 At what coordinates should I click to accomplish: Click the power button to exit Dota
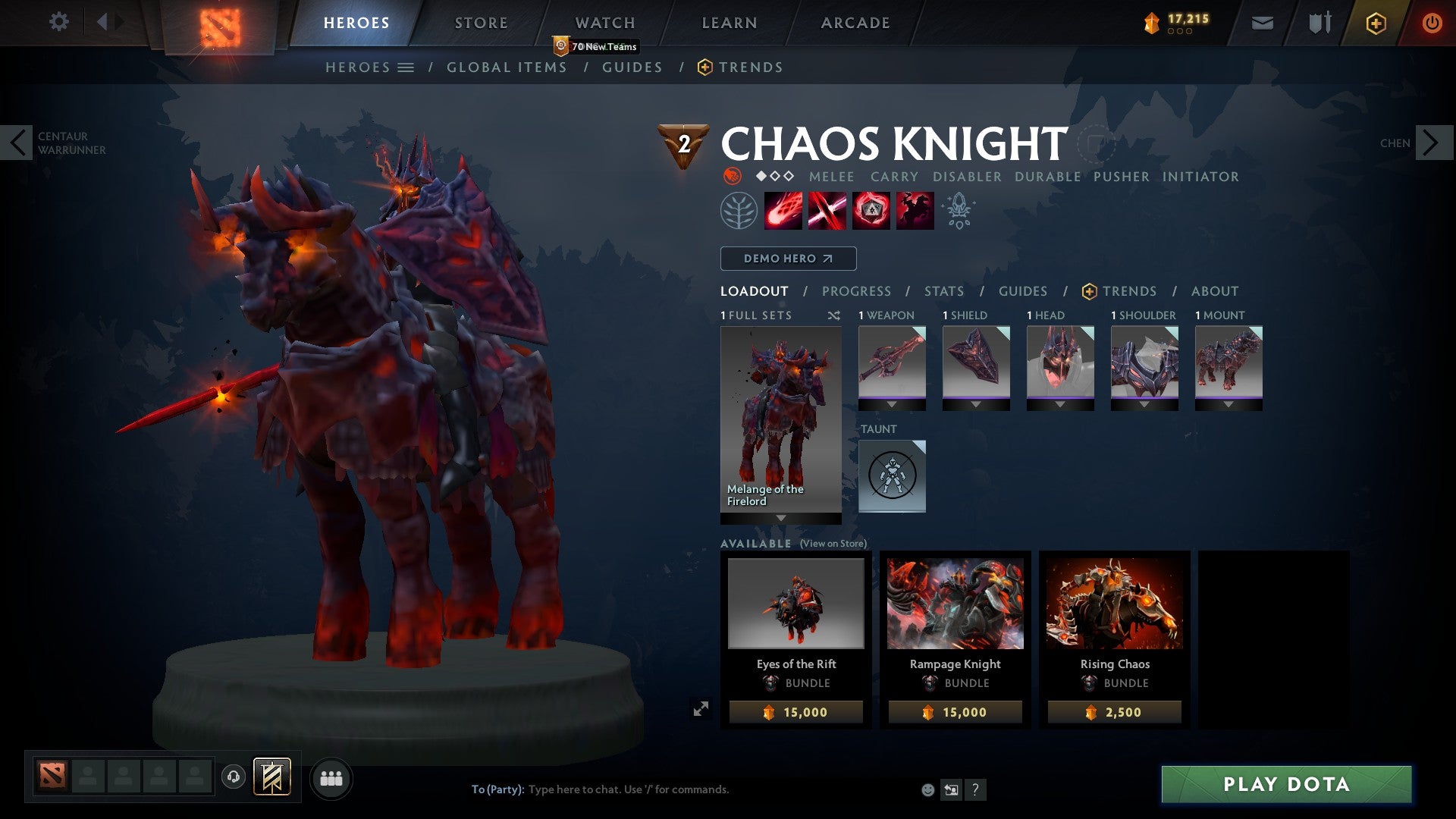point(1432,23)
